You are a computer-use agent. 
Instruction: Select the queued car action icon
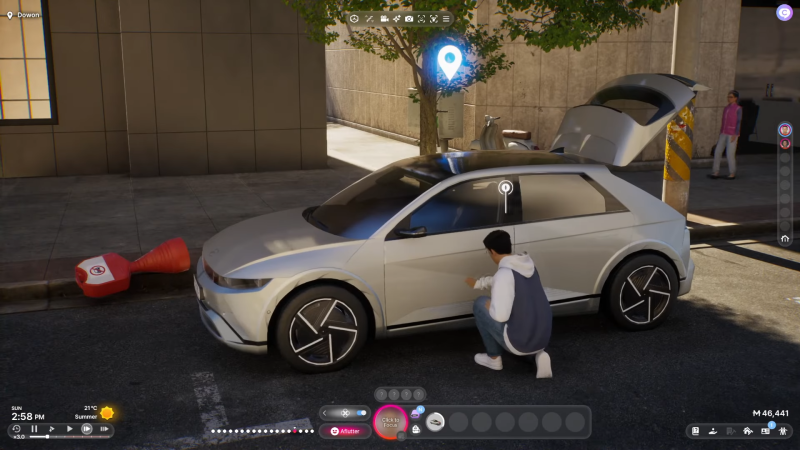click(435, 422)
